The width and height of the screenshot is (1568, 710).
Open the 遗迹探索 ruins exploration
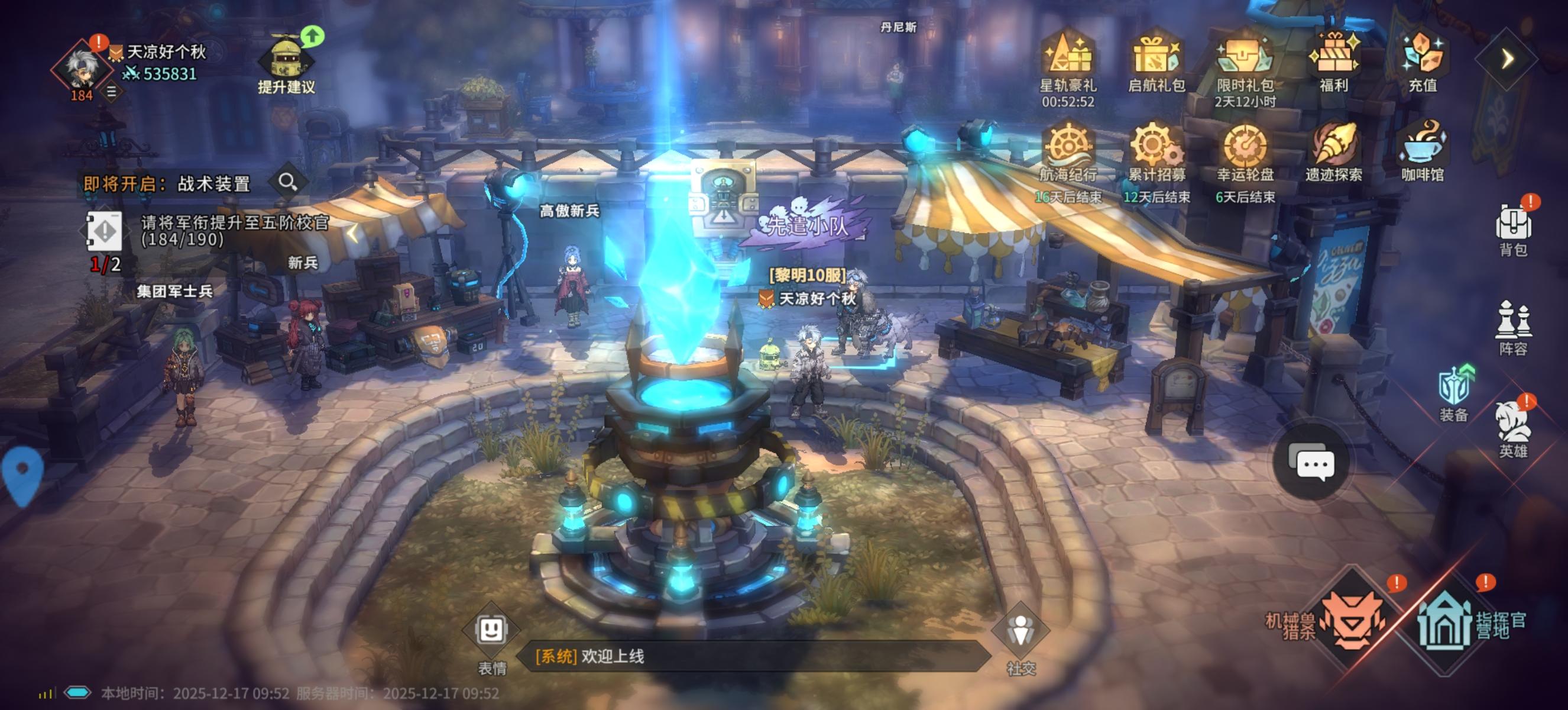click(x=1333, y=149)
